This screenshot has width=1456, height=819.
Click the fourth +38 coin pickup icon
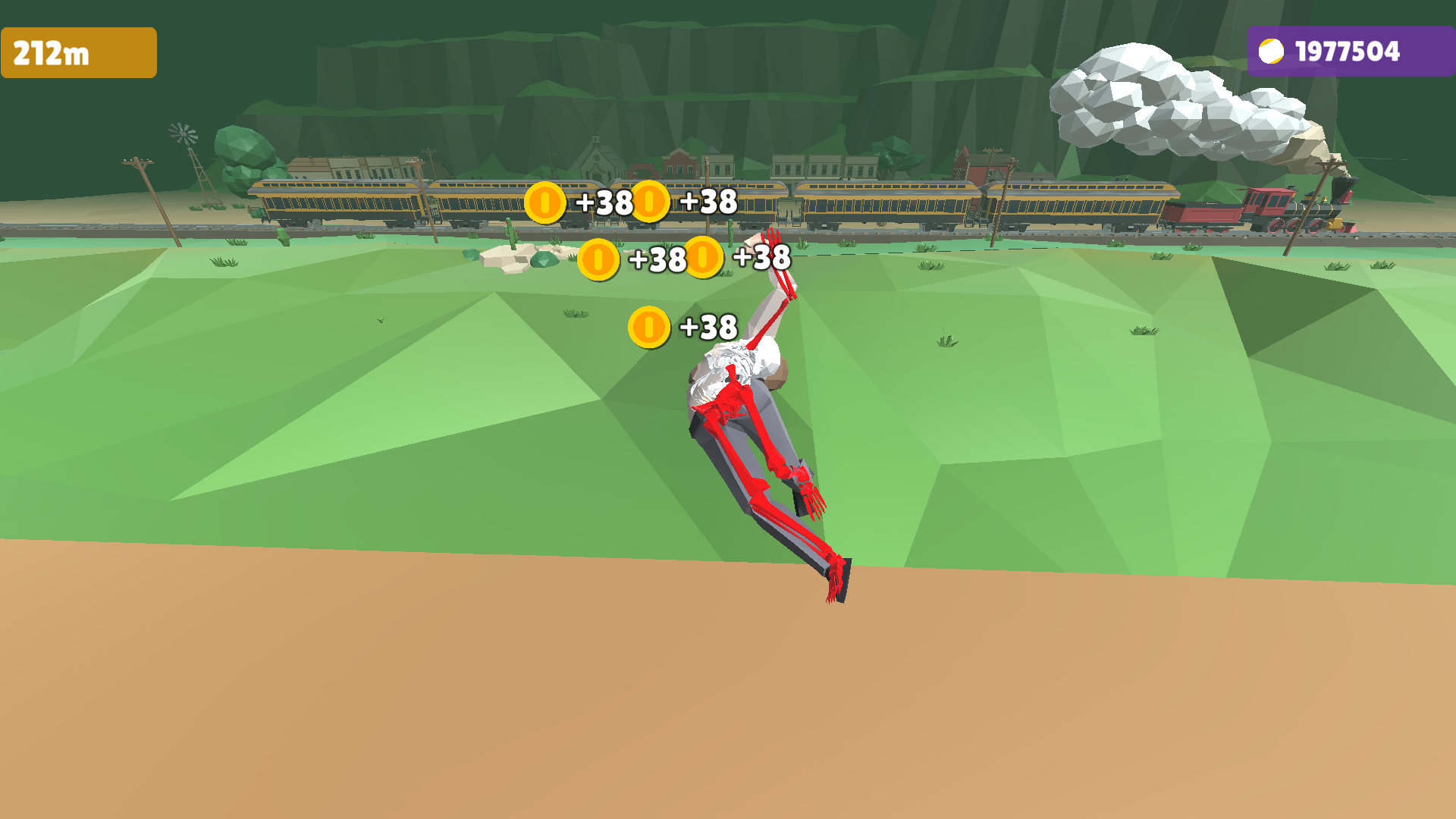click(x=704, y=258)
